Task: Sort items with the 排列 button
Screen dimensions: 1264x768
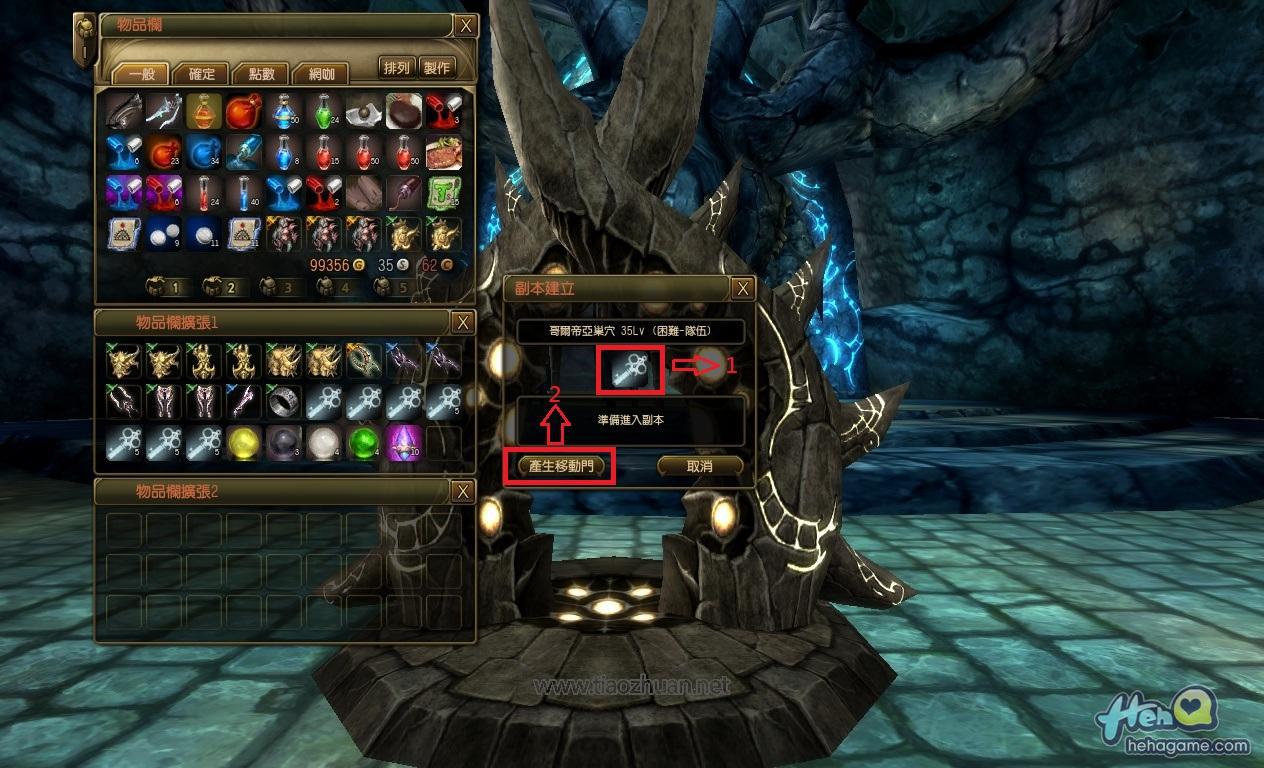Action: [397, 68]
